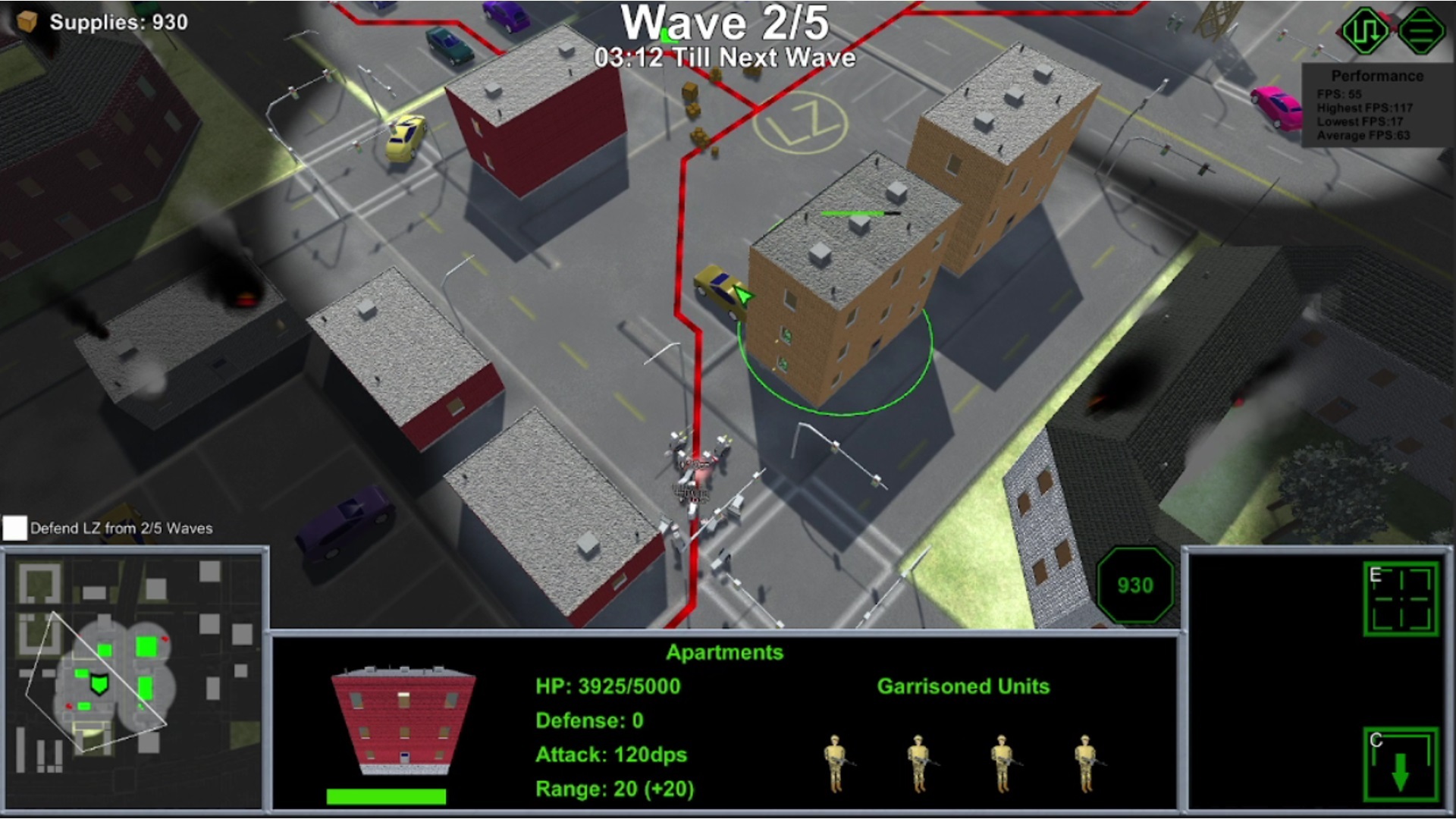Image resolution: width=1456 pixels, height=819 pixels.
Task: Click the green HP bar under building portrait
Action: click(x=387, y=795)
